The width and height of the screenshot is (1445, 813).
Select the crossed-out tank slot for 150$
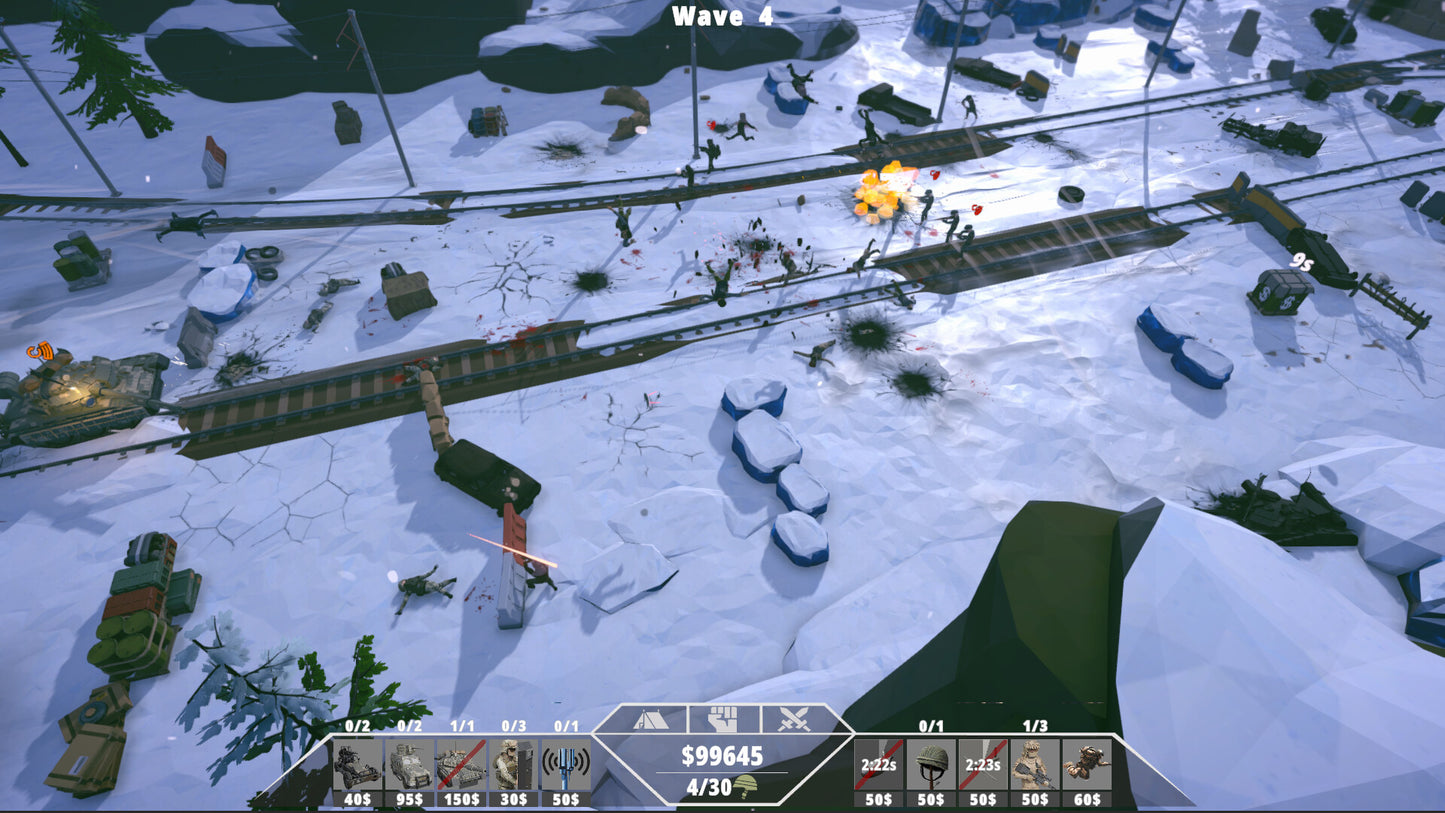coord(461,765)
